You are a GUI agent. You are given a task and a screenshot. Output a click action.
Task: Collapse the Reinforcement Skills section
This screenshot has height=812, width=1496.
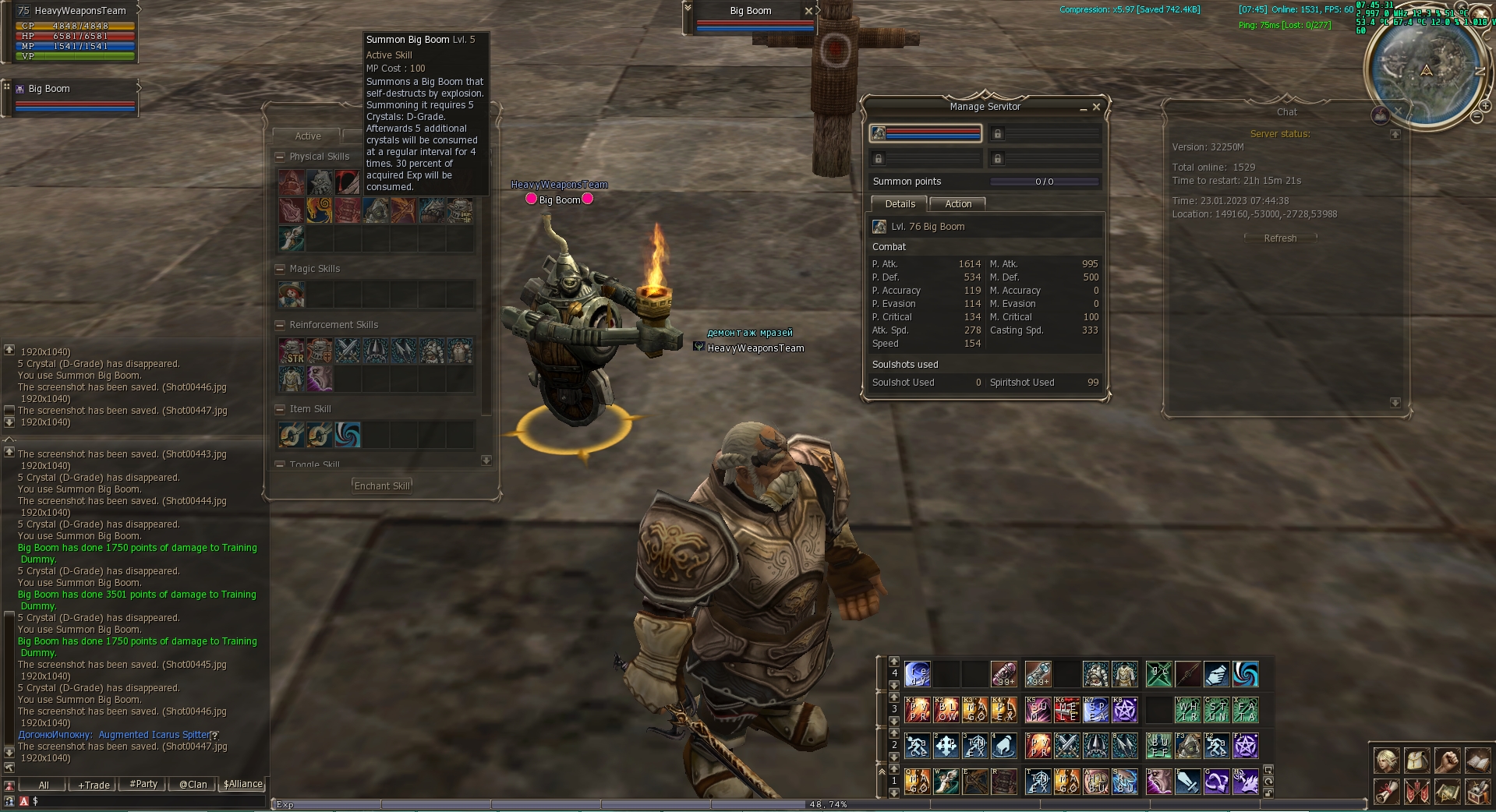tap(281, 325)
